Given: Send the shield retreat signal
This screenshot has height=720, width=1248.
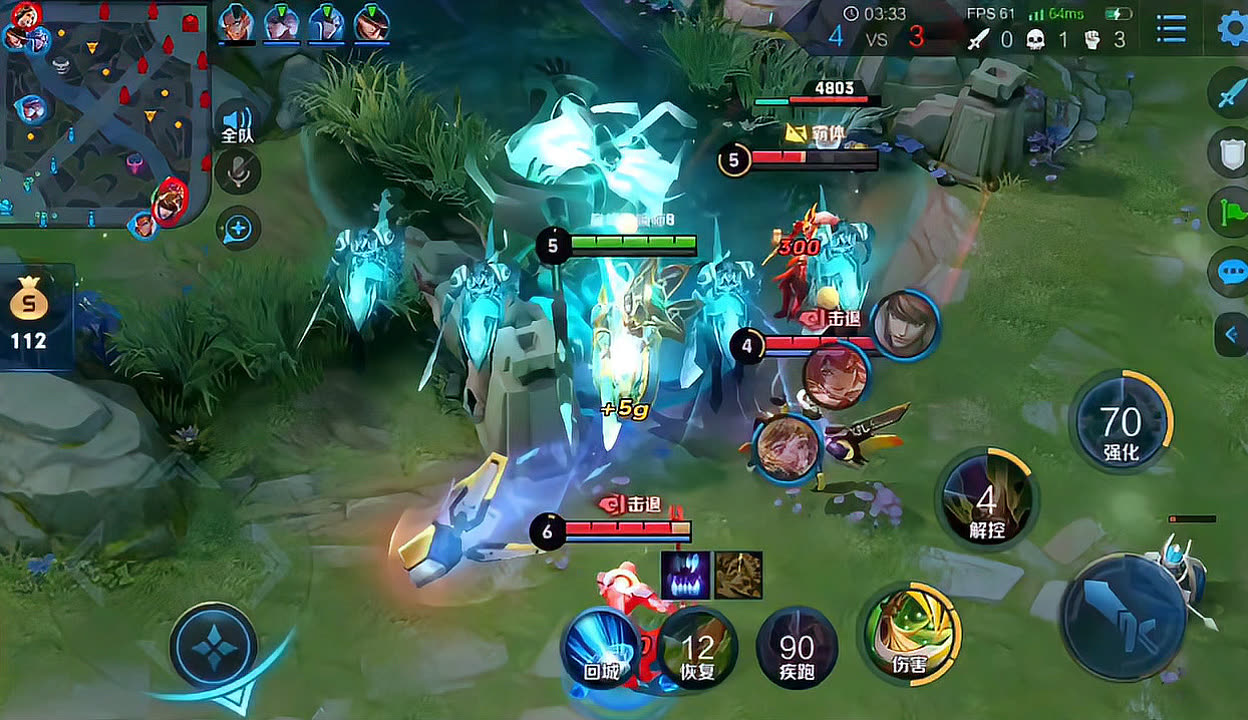Looking at the screenshot, I should 1230,153.
